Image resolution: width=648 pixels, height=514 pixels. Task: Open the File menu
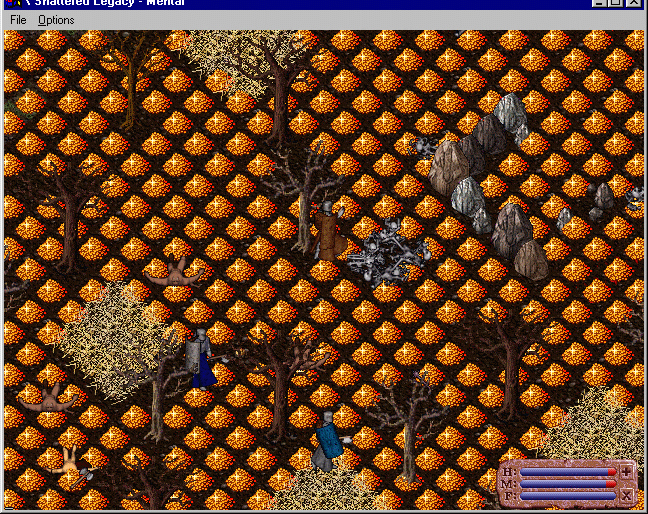[x=18, y=20]
